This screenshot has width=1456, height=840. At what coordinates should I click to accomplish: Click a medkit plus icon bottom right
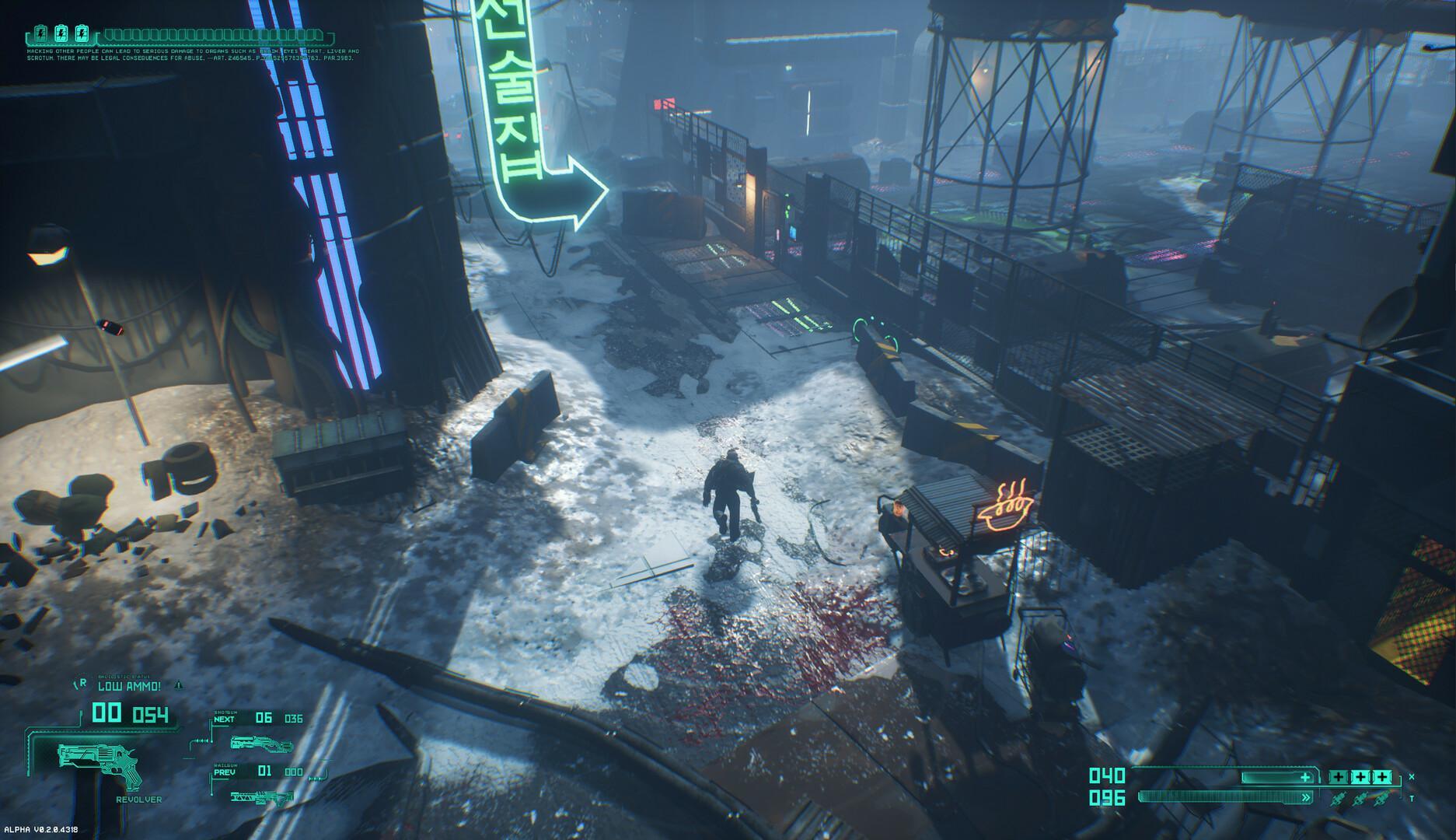(1339, 777)
